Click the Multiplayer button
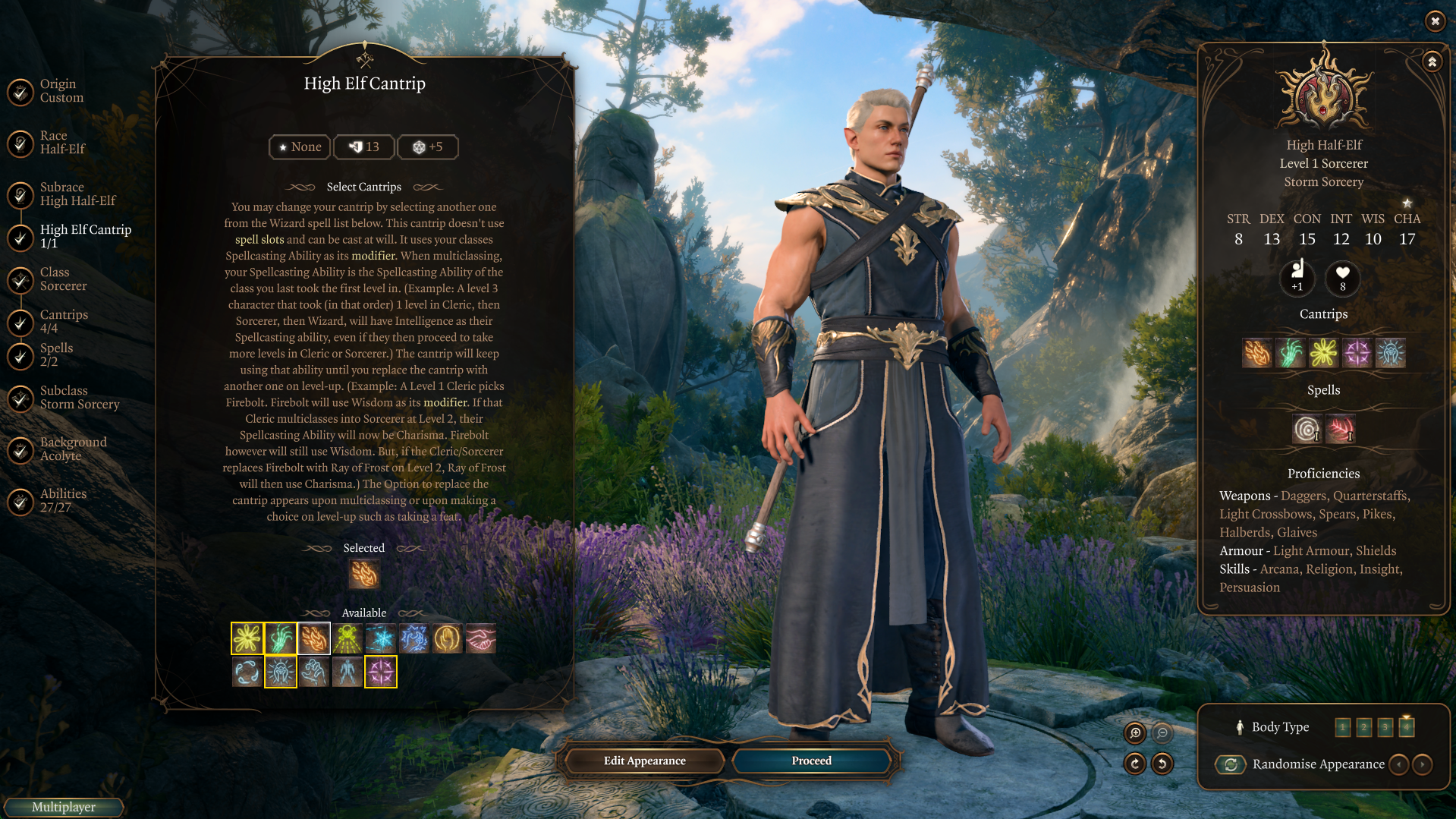Viewport: 1456px width, 819px height. (x=64, y=807)
